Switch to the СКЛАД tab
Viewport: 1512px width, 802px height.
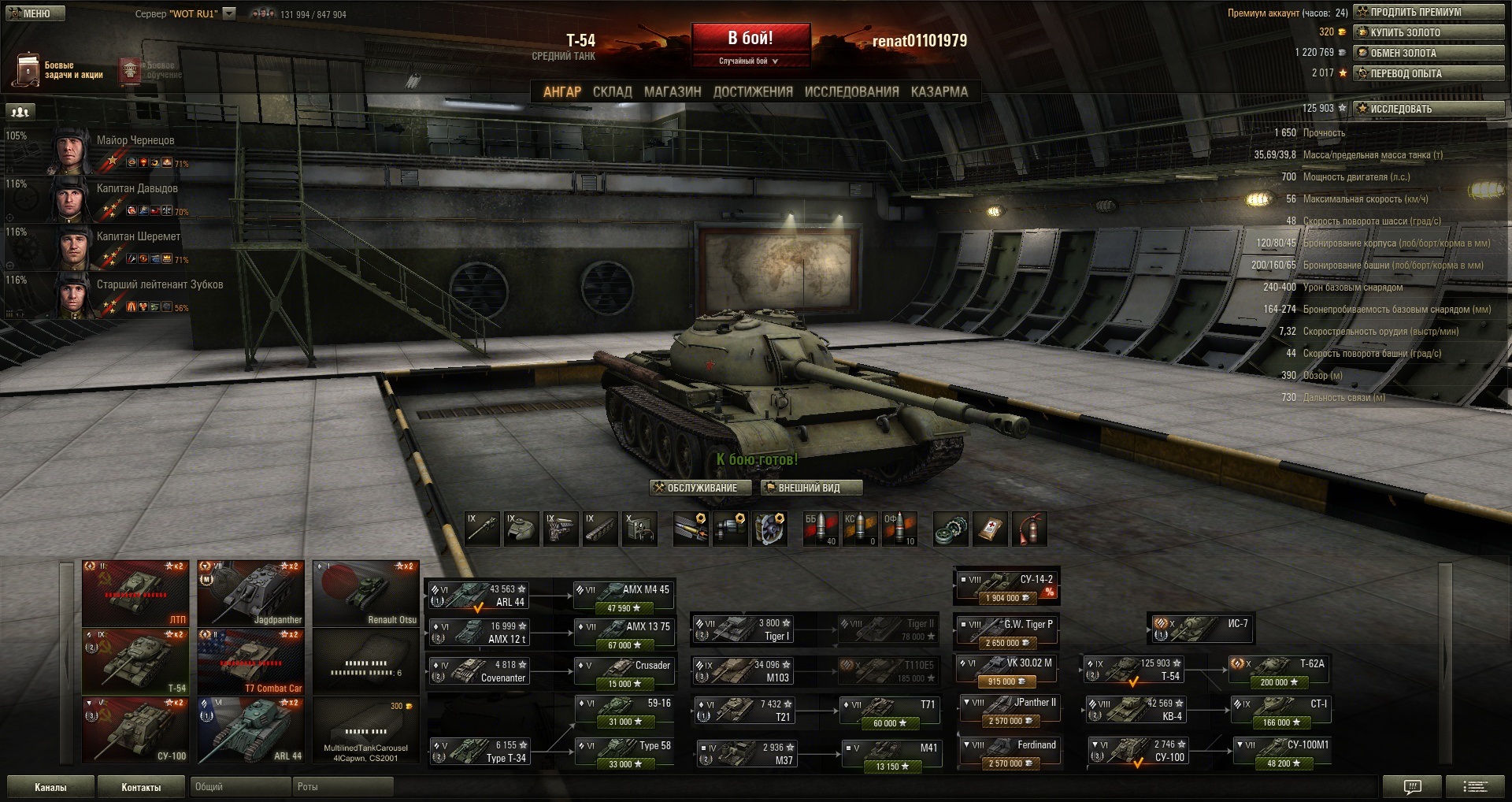(x=612, y=92)
